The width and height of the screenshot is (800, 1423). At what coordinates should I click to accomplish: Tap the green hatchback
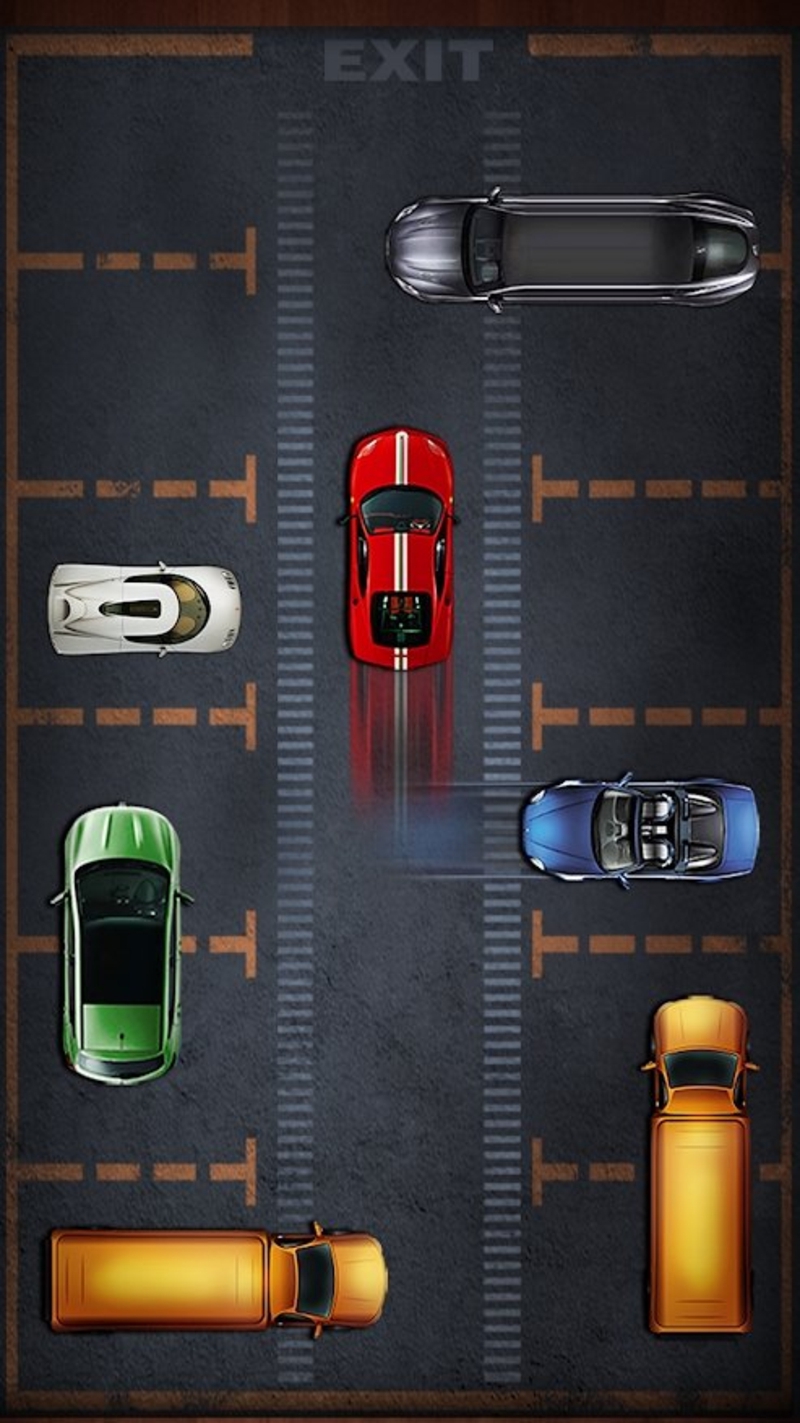(122, 944)
